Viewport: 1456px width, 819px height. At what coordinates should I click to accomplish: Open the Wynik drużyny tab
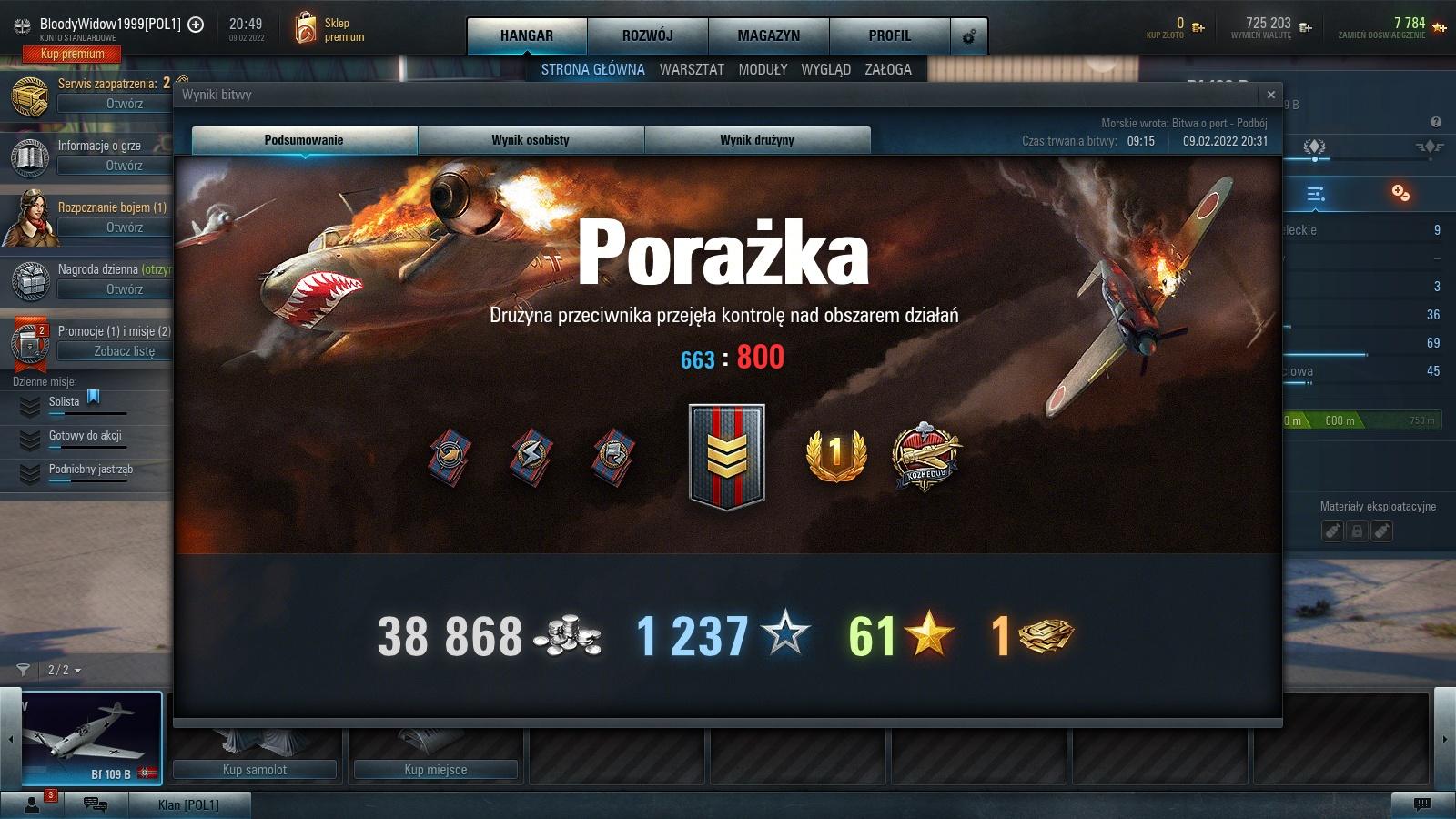pos(757,140)
